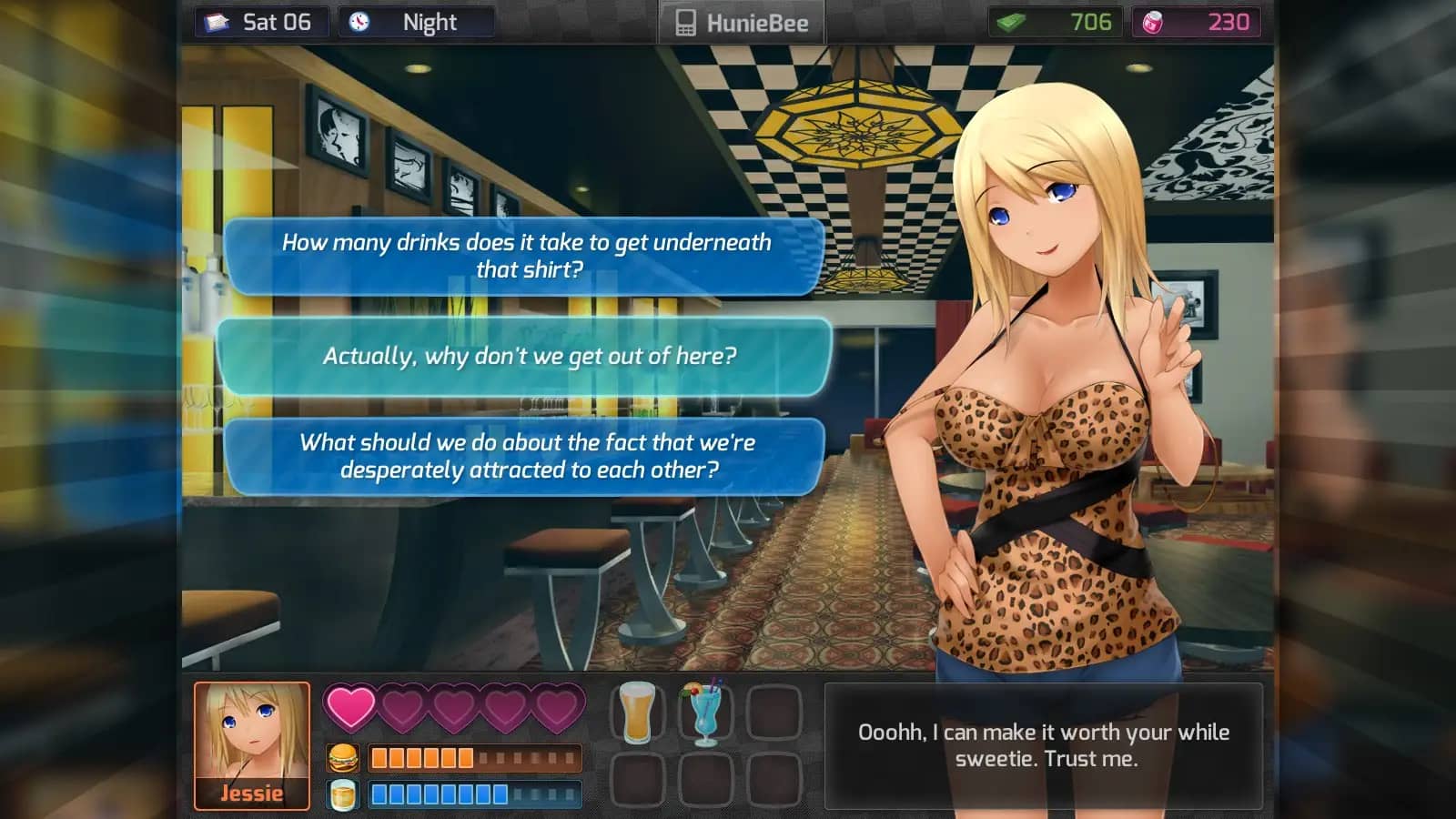Select the whiskey glass drunkenness icon
This screenshot has width=1456, height=819.
pyautogui.click(x=342, y=795)
